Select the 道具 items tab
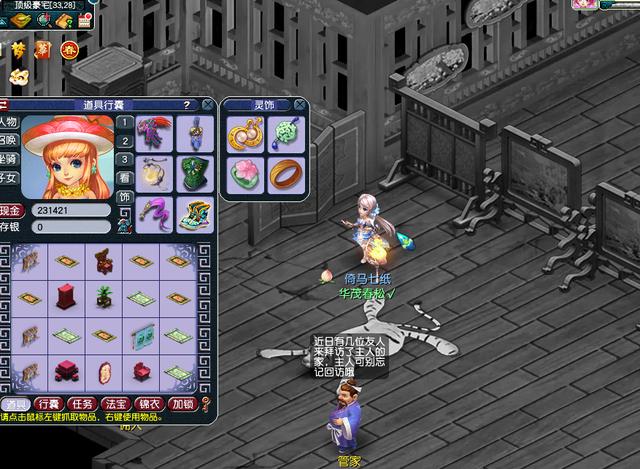640x469 pixels. click(x=17, y=404)
